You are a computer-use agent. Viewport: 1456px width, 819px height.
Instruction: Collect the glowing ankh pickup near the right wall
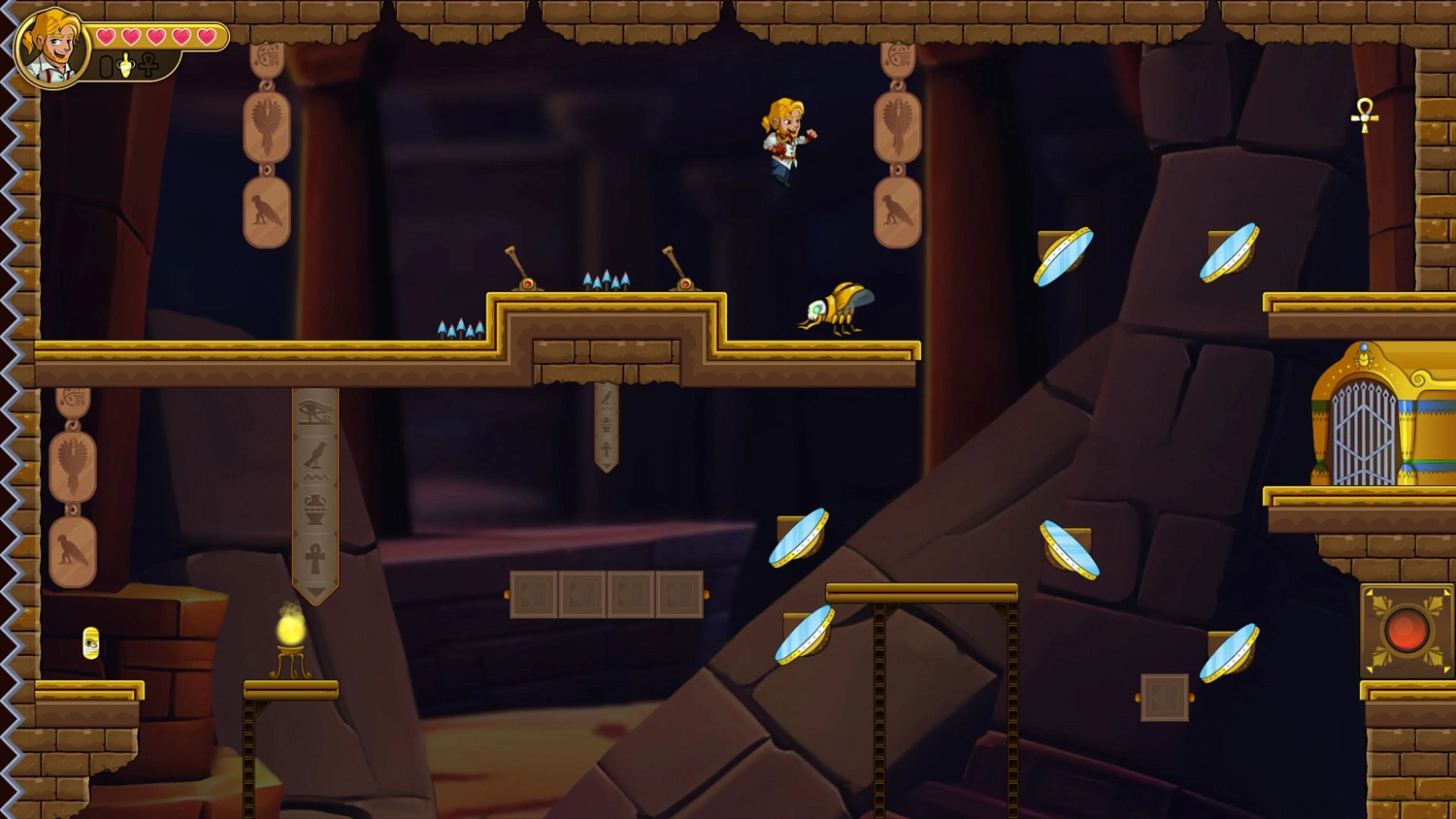coord(1364,116)
